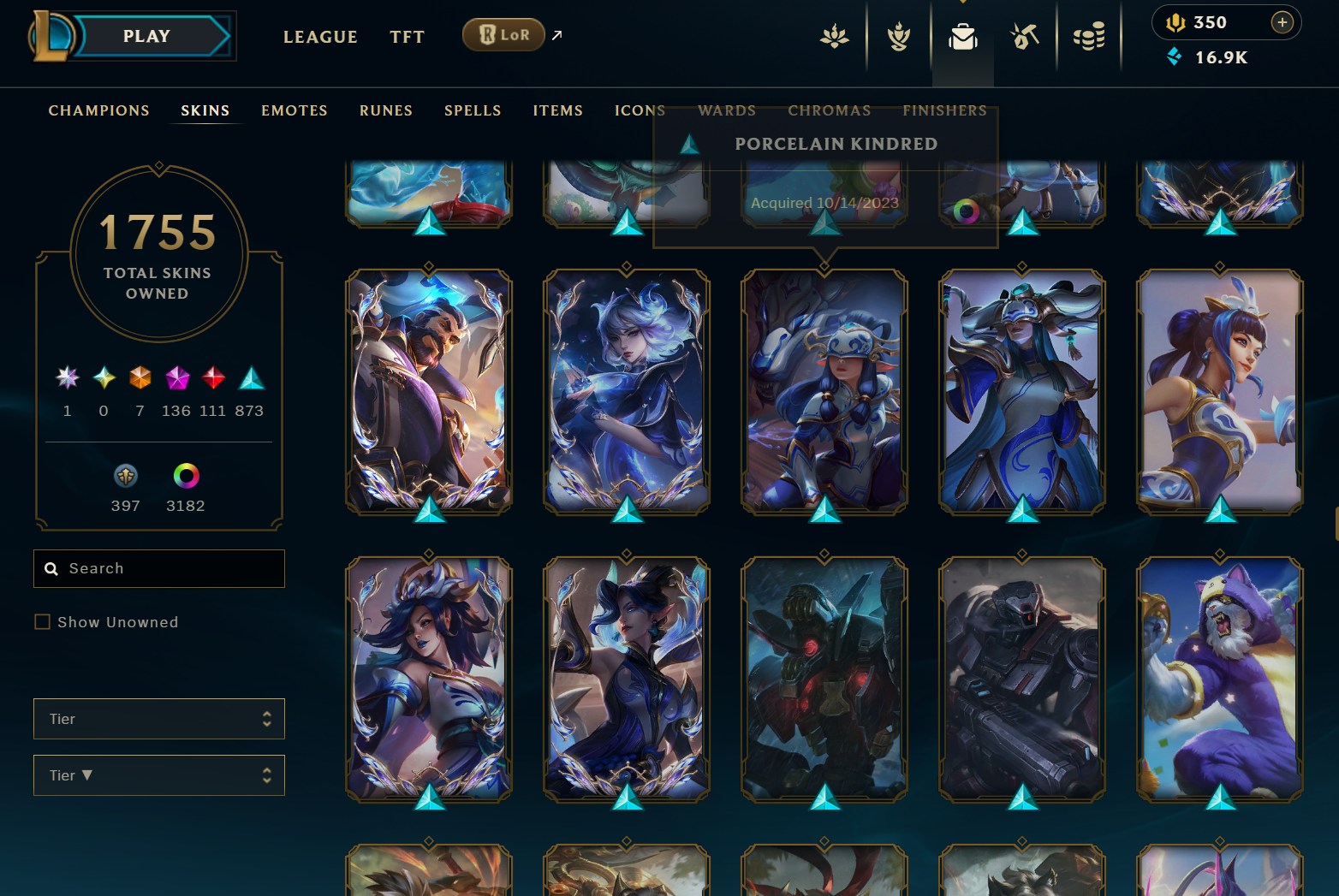Open the lower Tier sort dropdown

pos(159,775)
